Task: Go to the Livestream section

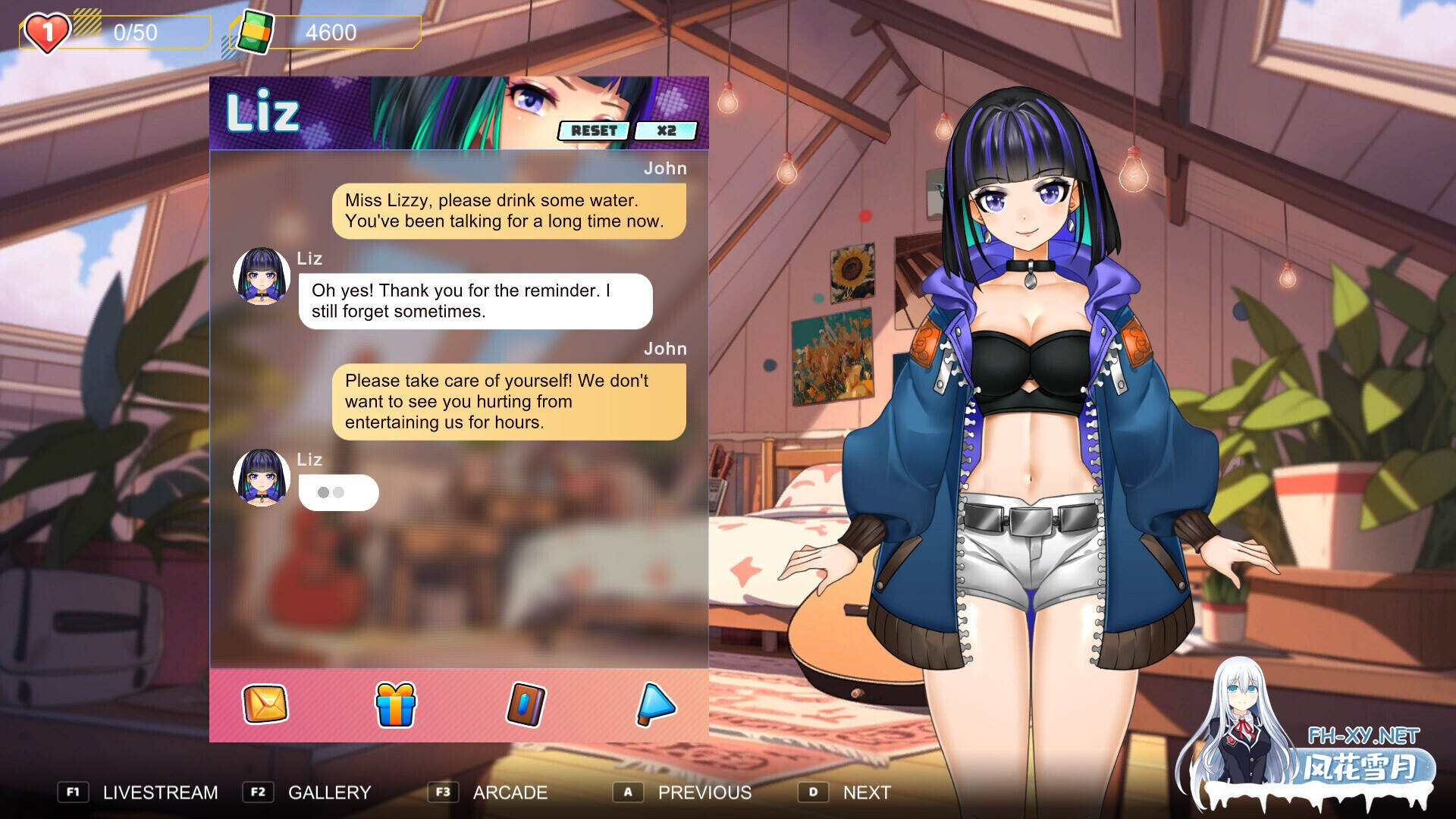Action: pyautogui.click(x=160, y=792)
